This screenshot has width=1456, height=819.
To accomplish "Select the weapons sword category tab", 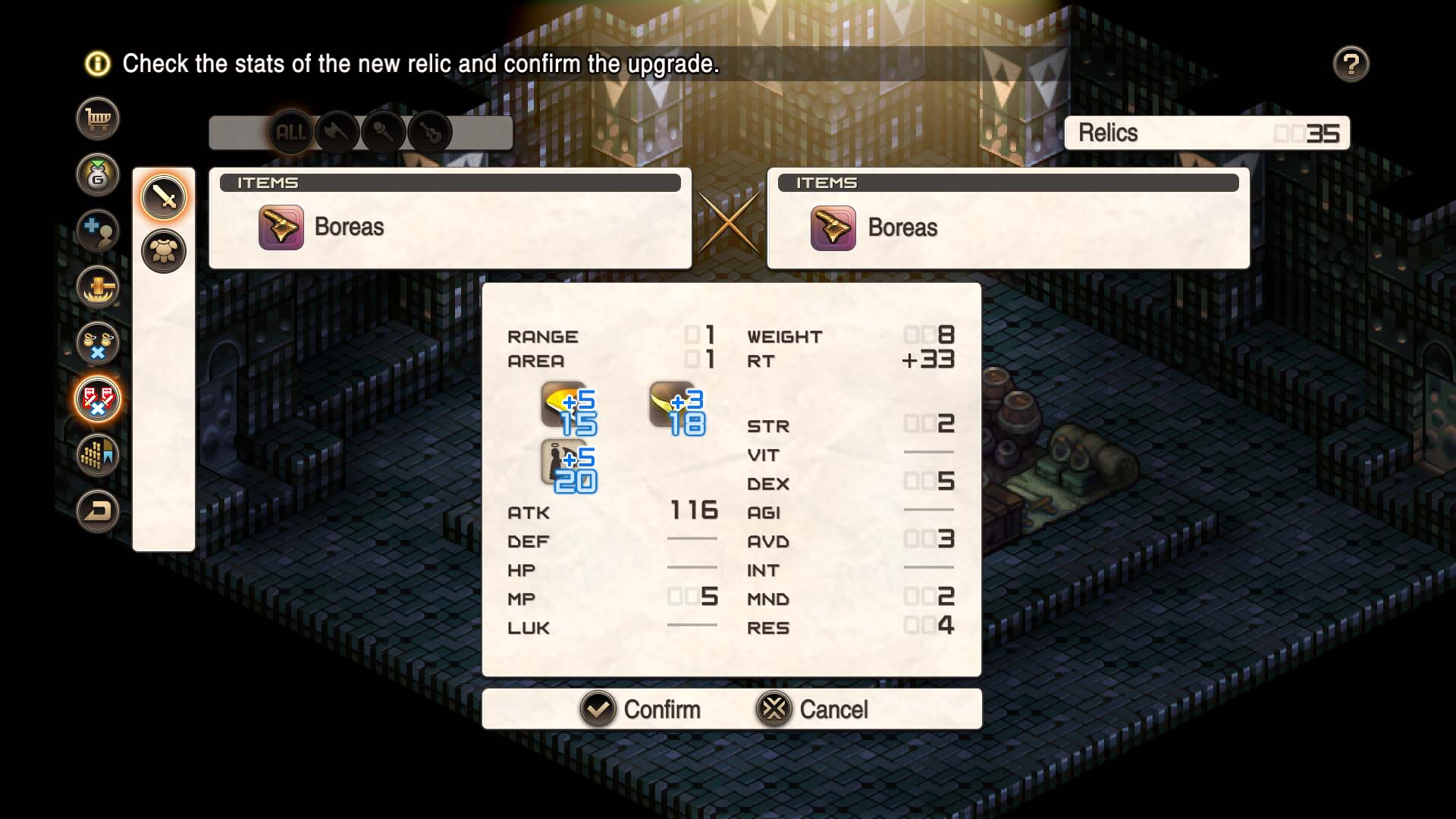I will click(x=164, y=196).
